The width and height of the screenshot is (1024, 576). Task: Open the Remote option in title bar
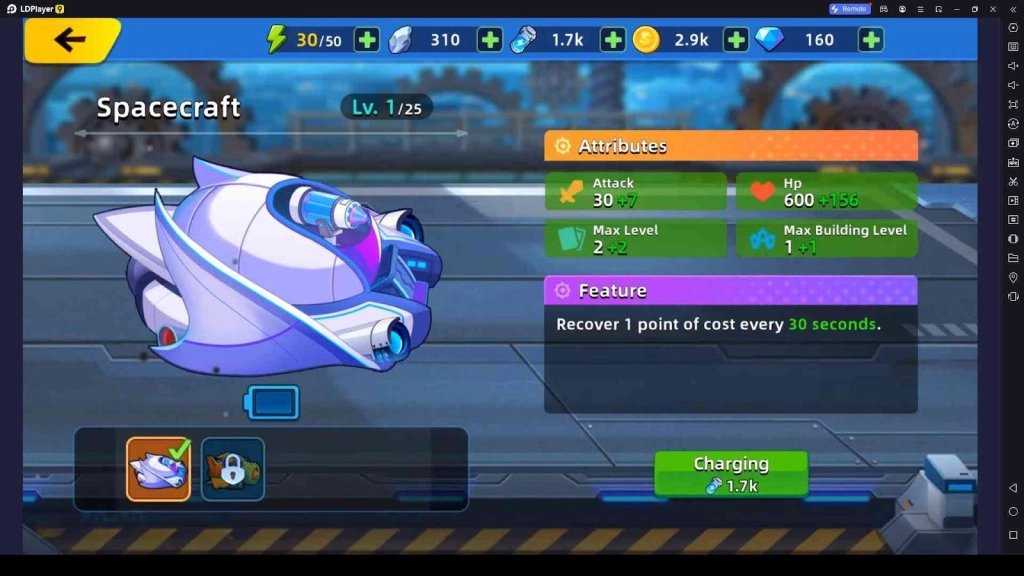pos(849,9)
